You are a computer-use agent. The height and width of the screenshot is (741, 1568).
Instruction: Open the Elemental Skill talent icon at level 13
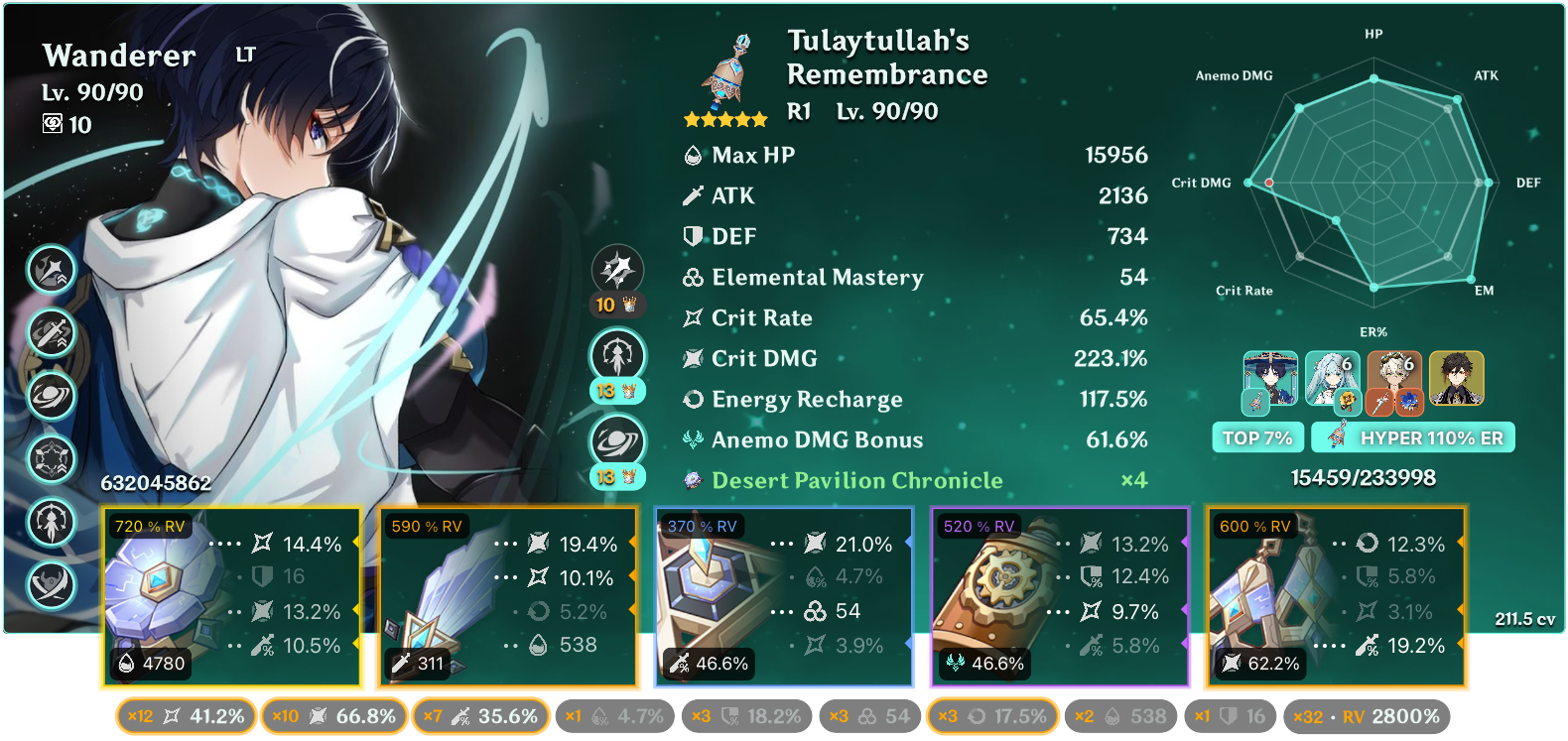(x=618, y=355)
